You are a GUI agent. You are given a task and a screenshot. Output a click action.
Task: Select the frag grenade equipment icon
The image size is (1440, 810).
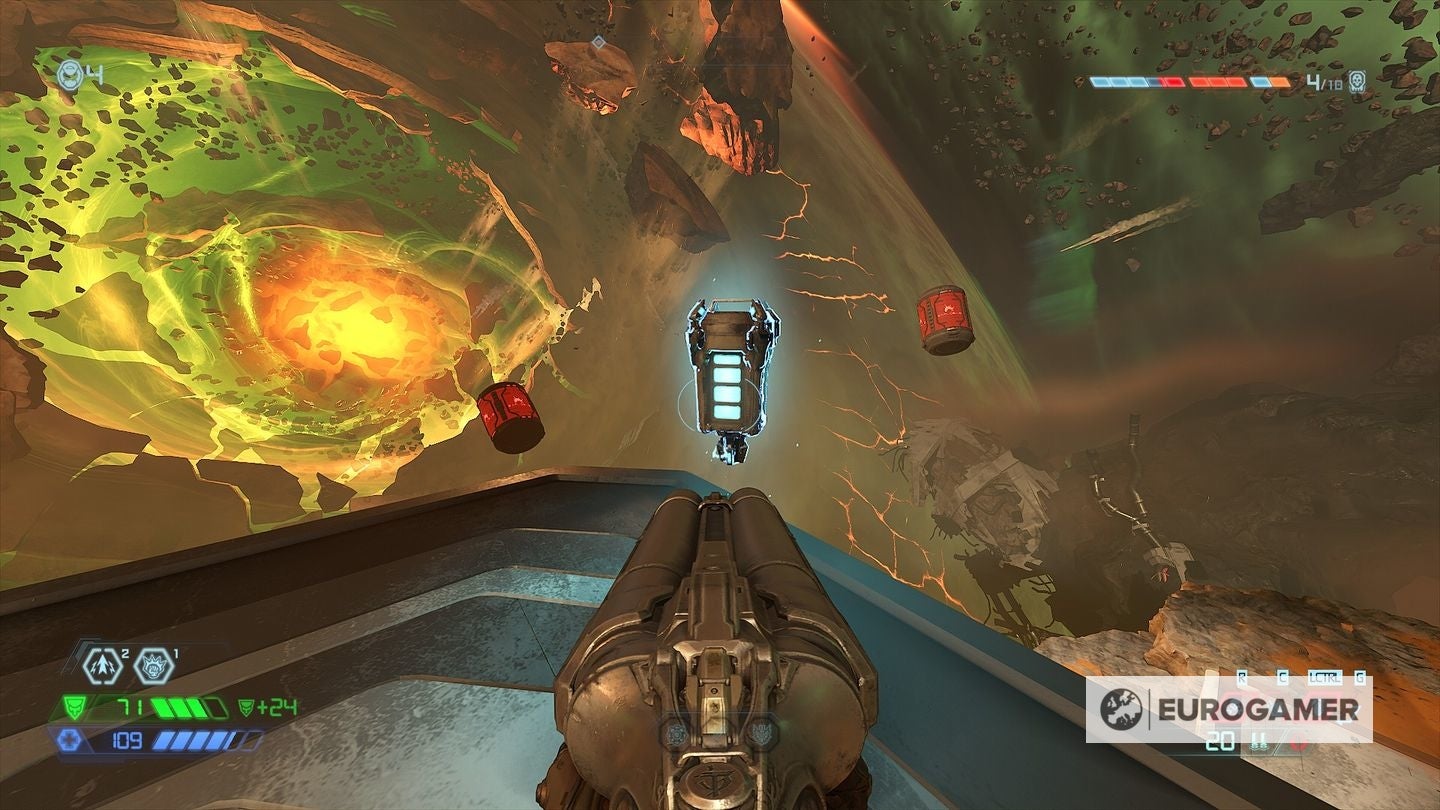pos(101,665)
